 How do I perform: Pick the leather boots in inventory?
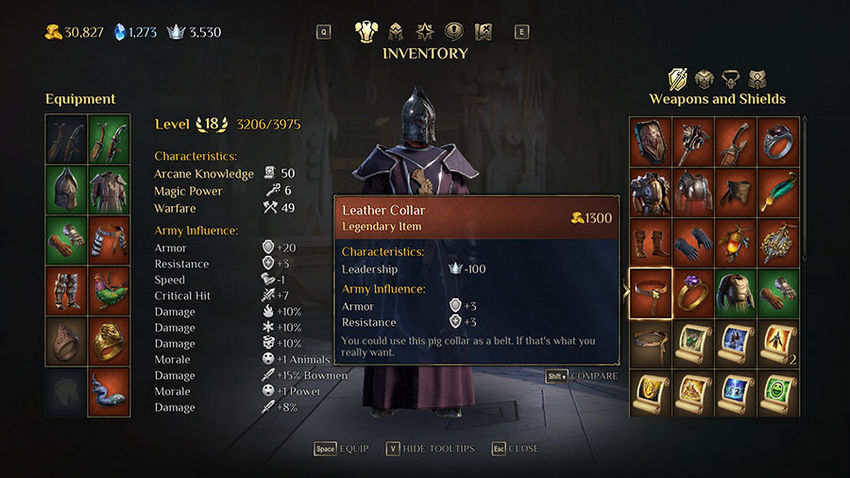pyautogui.click(x=650, y=242)
